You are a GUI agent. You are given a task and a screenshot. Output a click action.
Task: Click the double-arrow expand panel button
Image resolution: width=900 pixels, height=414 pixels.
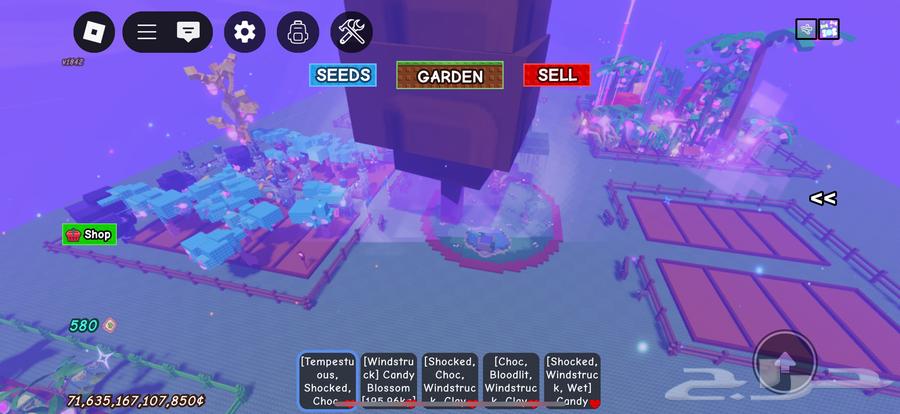point(823,199)
